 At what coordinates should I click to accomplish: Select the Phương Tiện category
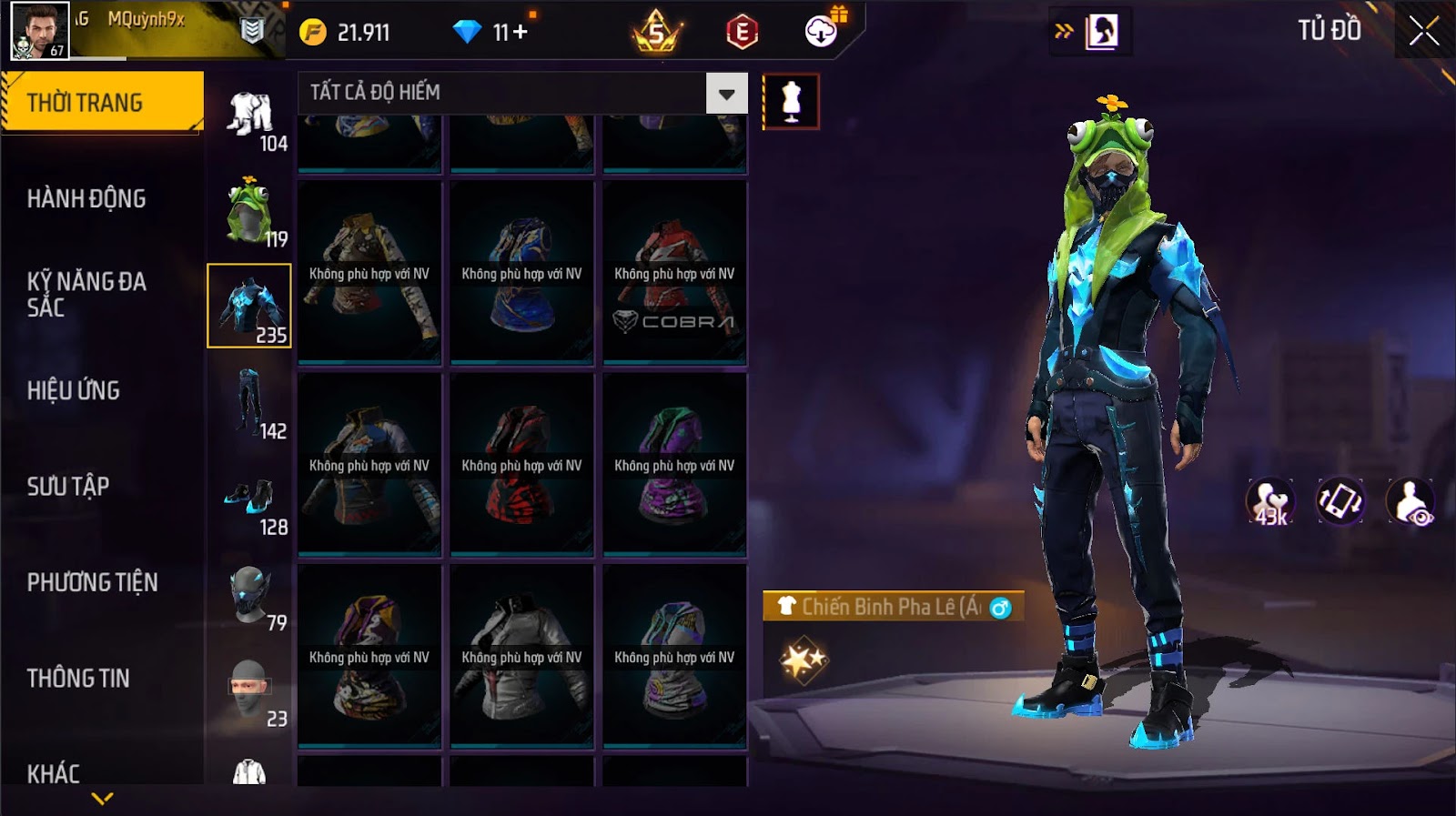(x=92, y=582)
